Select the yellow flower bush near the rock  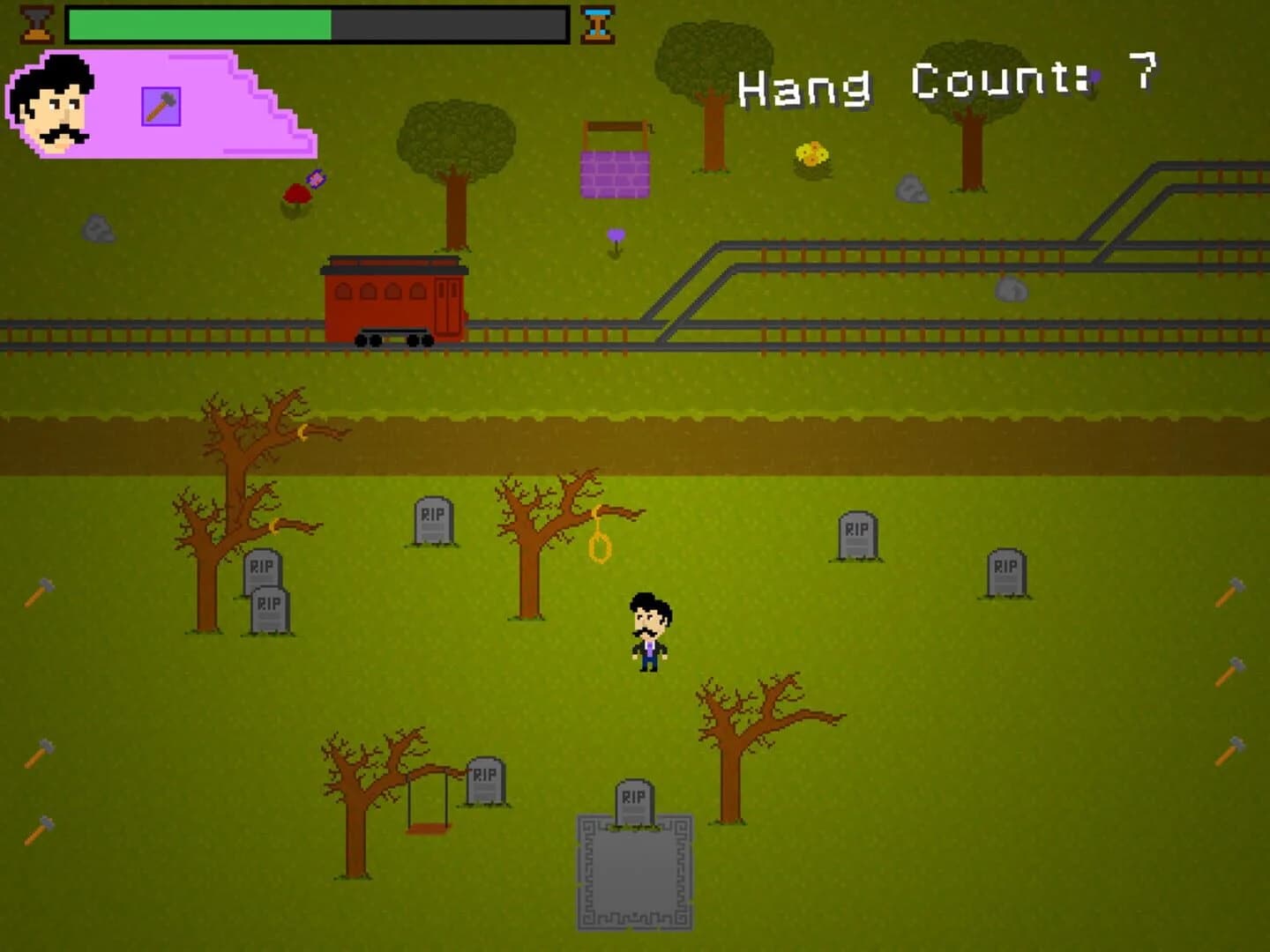click(x=811, y=157)
